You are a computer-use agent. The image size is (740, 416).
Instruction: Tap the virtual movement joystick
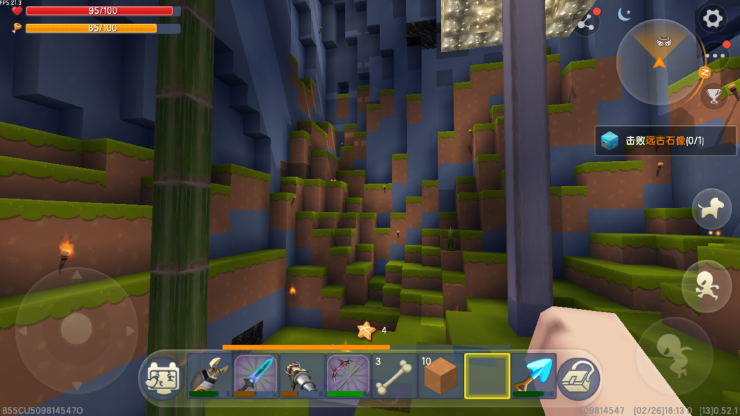coord(77,329)
